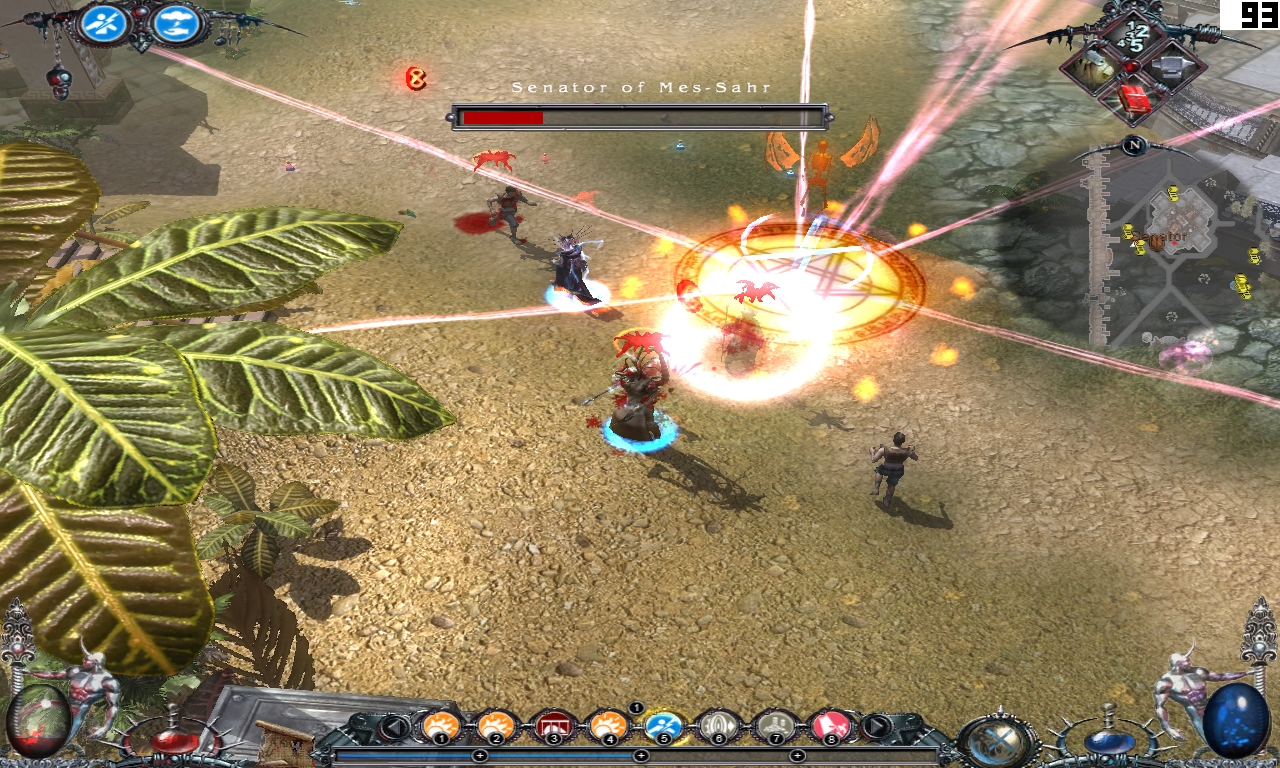1280x768 pixels.
Task: Use the red skill in hotbar slot 8
Action: (830, 725)
